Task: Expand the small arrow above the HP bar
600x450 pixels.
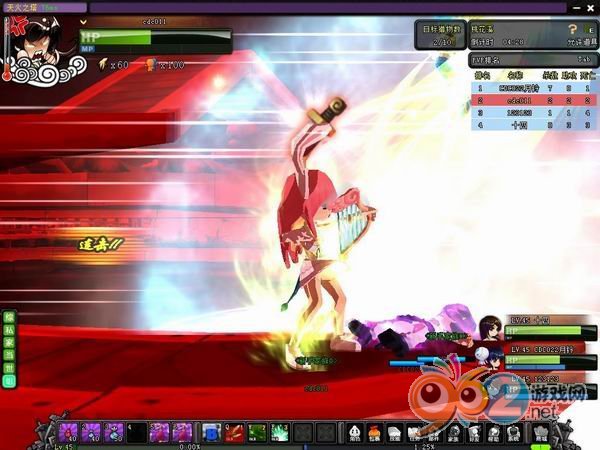Action: point(84,21)
